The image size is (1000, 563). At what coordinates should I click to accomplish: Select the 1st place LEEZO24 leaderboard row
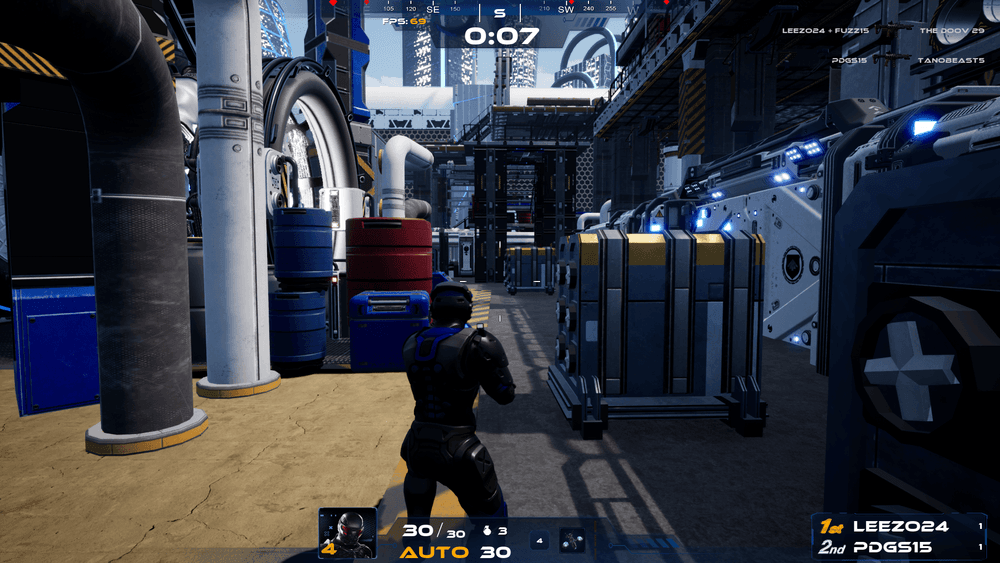[x=898, y=526]
